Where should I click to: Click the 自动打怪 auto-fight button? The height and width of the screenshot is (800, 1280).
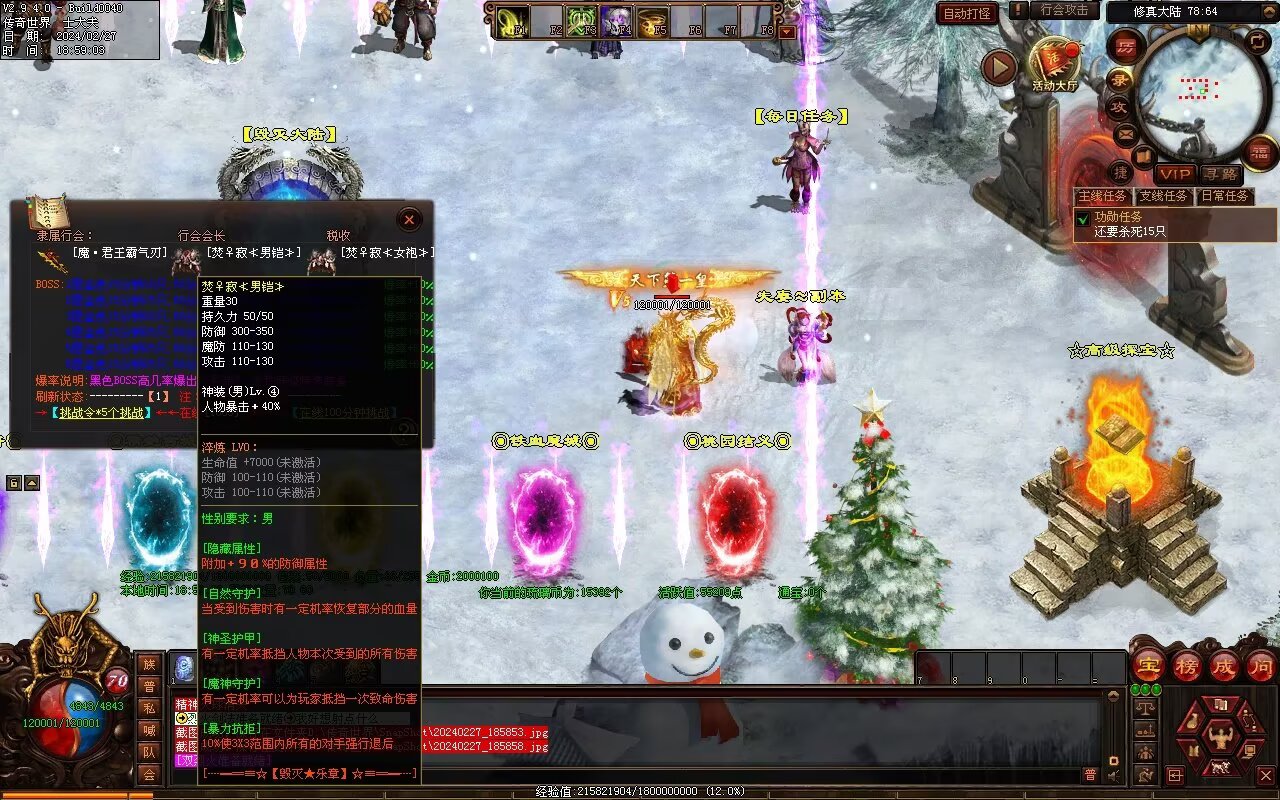click(967, 13)
